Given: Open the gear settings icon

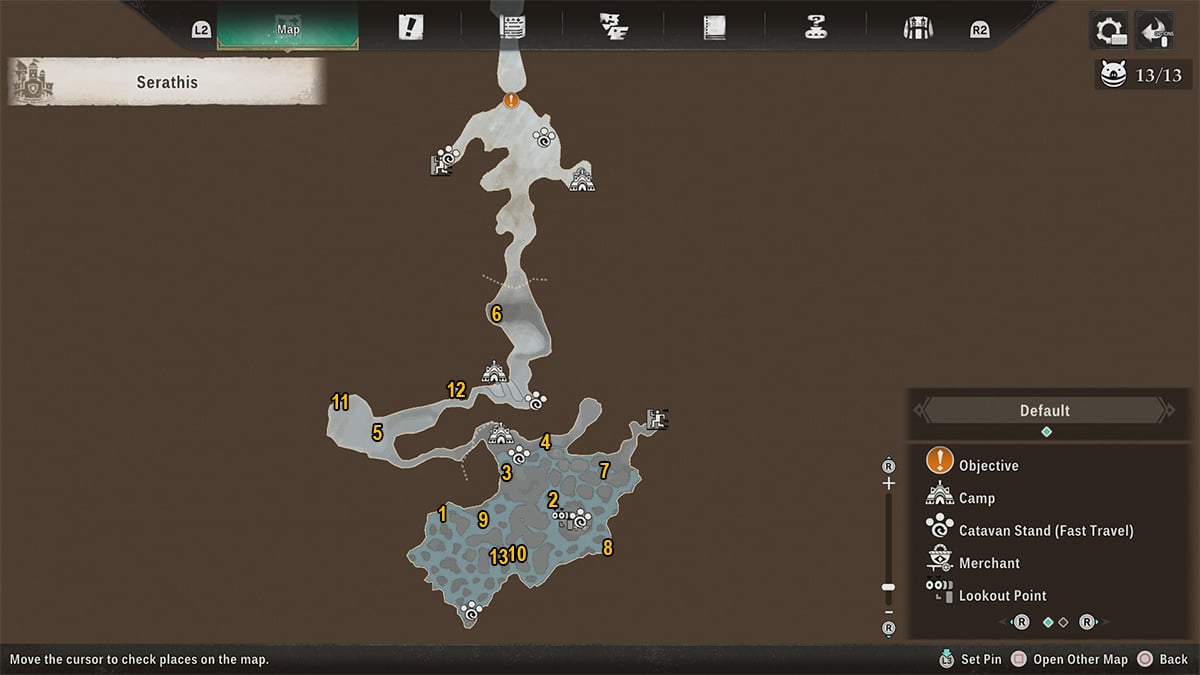Looking at the screenshot, I should point(1110,30).
